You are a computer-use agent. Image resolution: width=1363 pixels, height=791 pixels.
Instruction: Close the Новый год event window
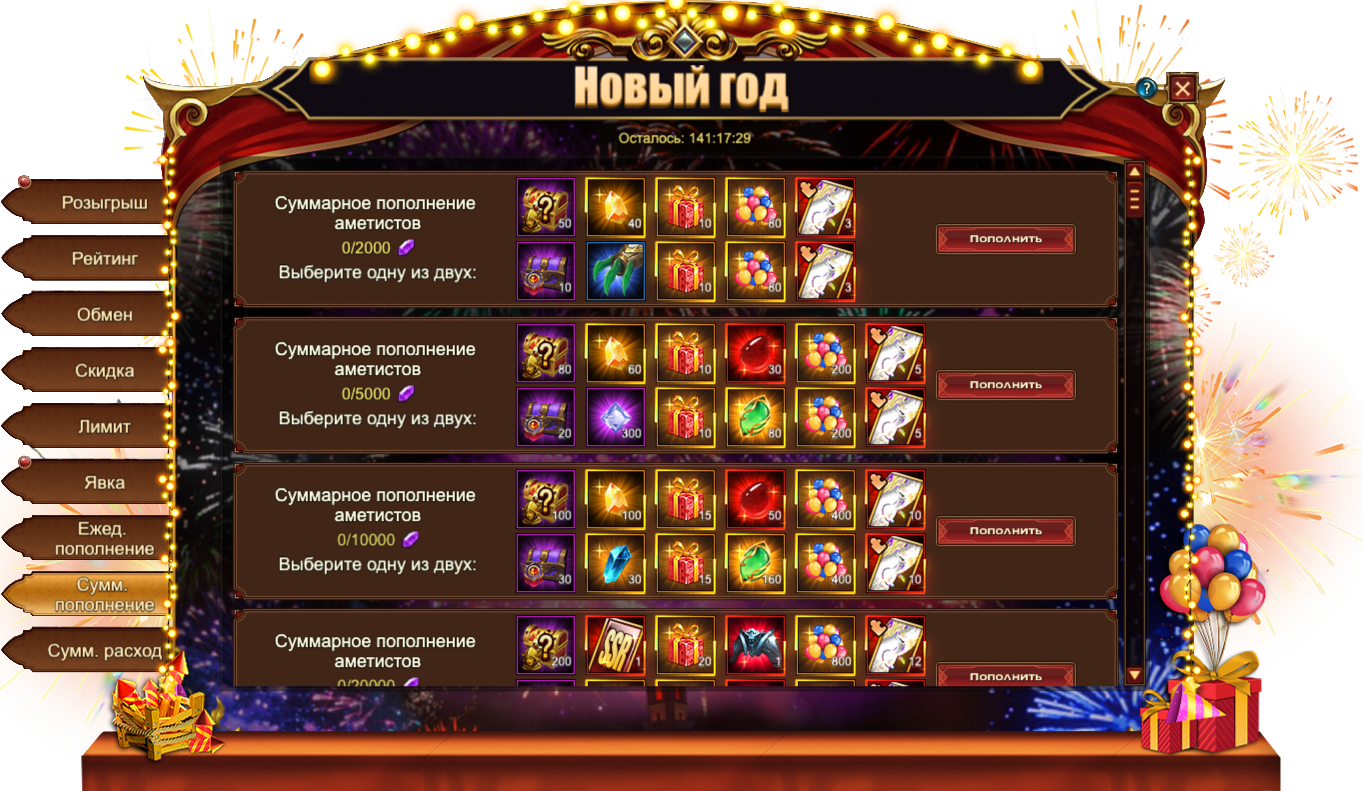1183,89
